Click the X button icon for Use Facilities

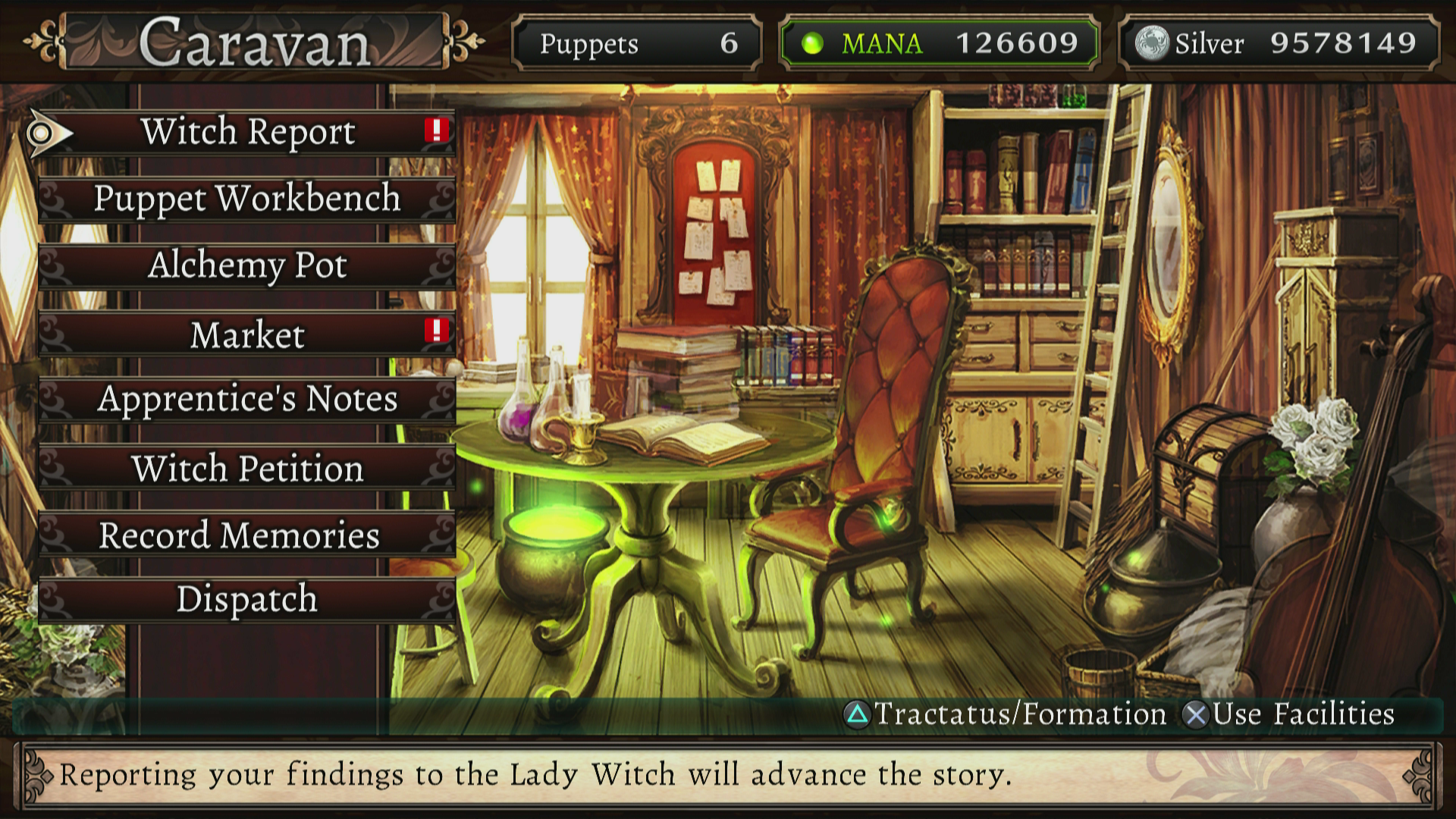click(x=1196, y=714)
